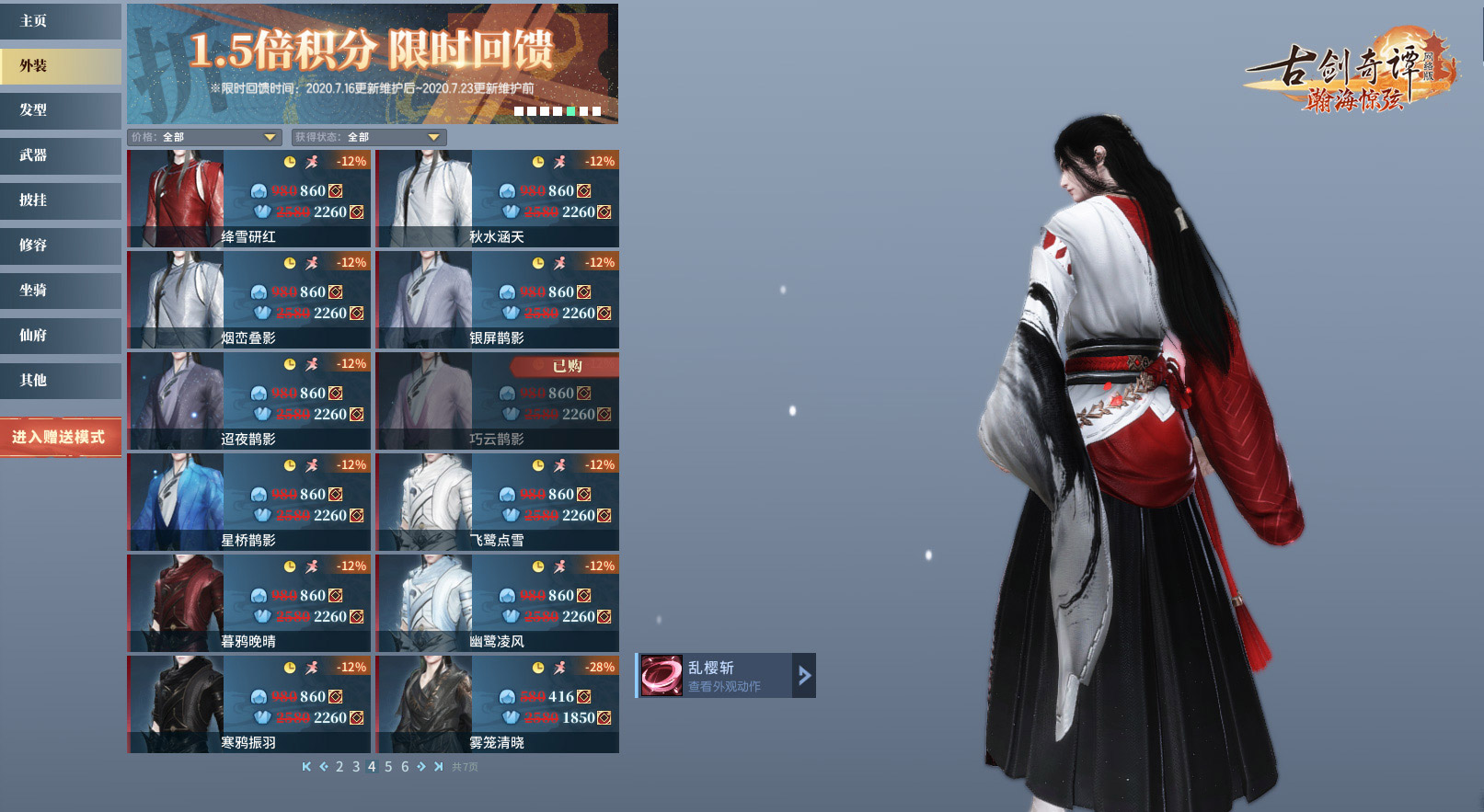Open the 获得状态 status filter dropdown

[x=369, y=137]
